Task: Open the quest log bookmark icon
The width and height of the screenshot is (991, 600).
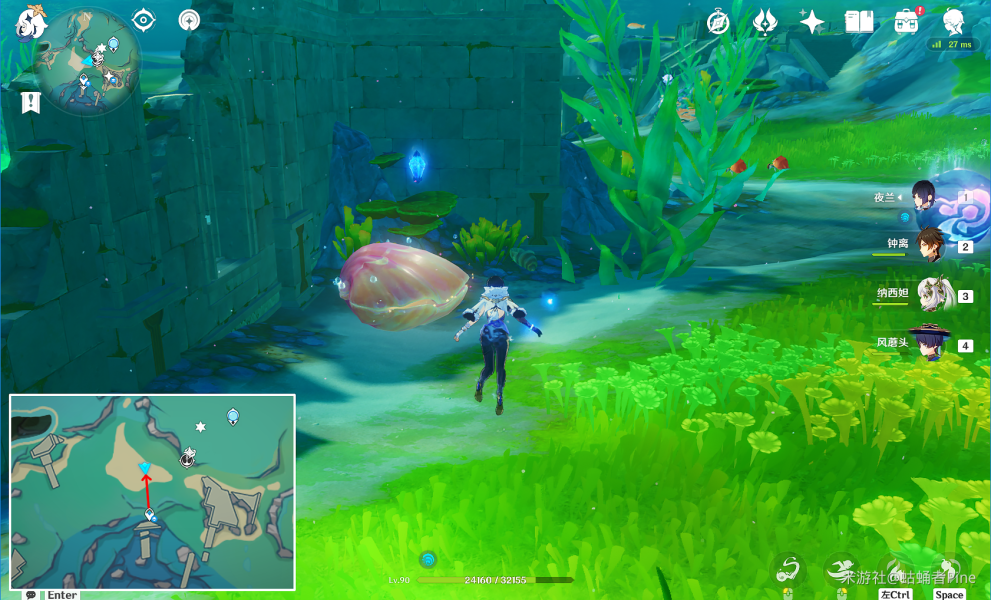Action: click(x=30, y=101)
